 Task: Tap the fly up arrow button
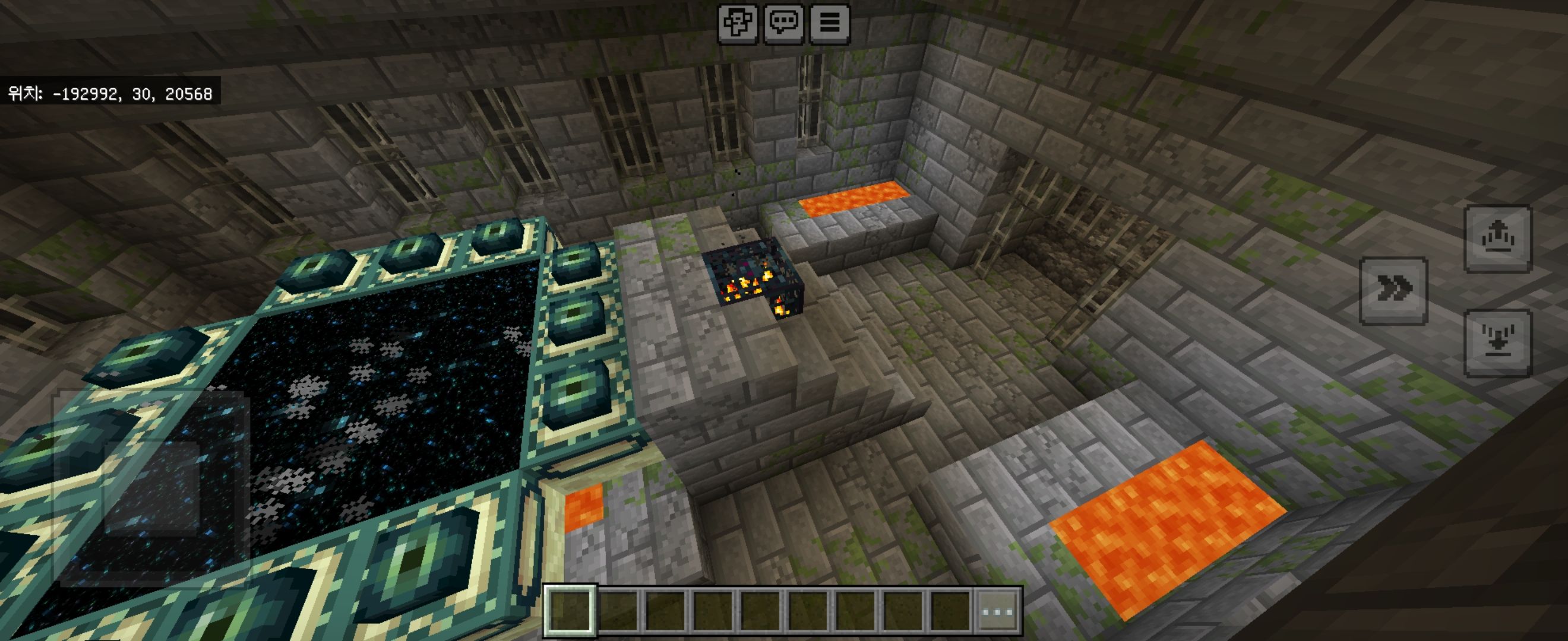[x=1497, y=239]
